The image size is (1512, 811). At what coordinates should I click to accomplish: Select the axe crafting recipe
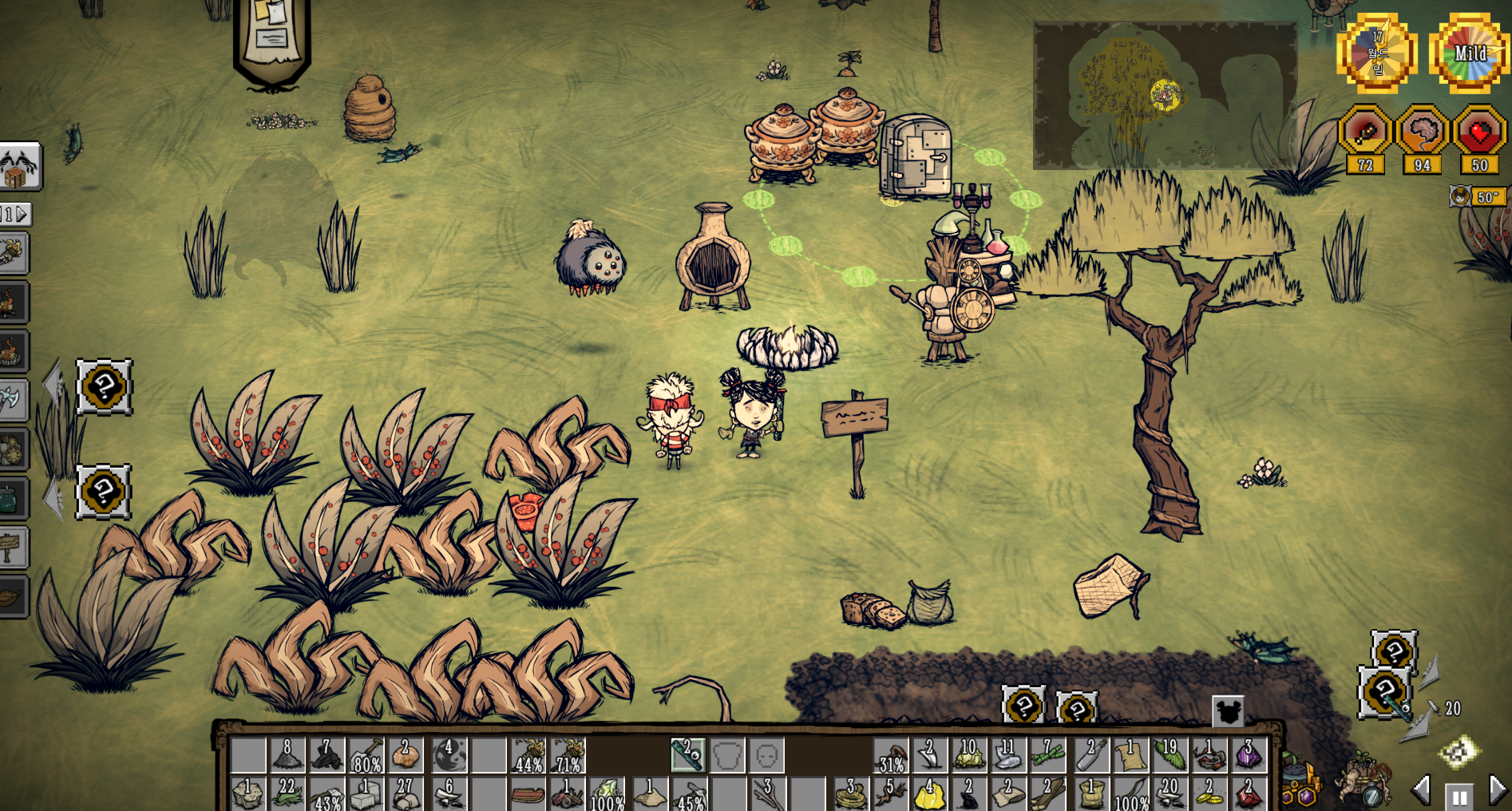tap(13, 399)
